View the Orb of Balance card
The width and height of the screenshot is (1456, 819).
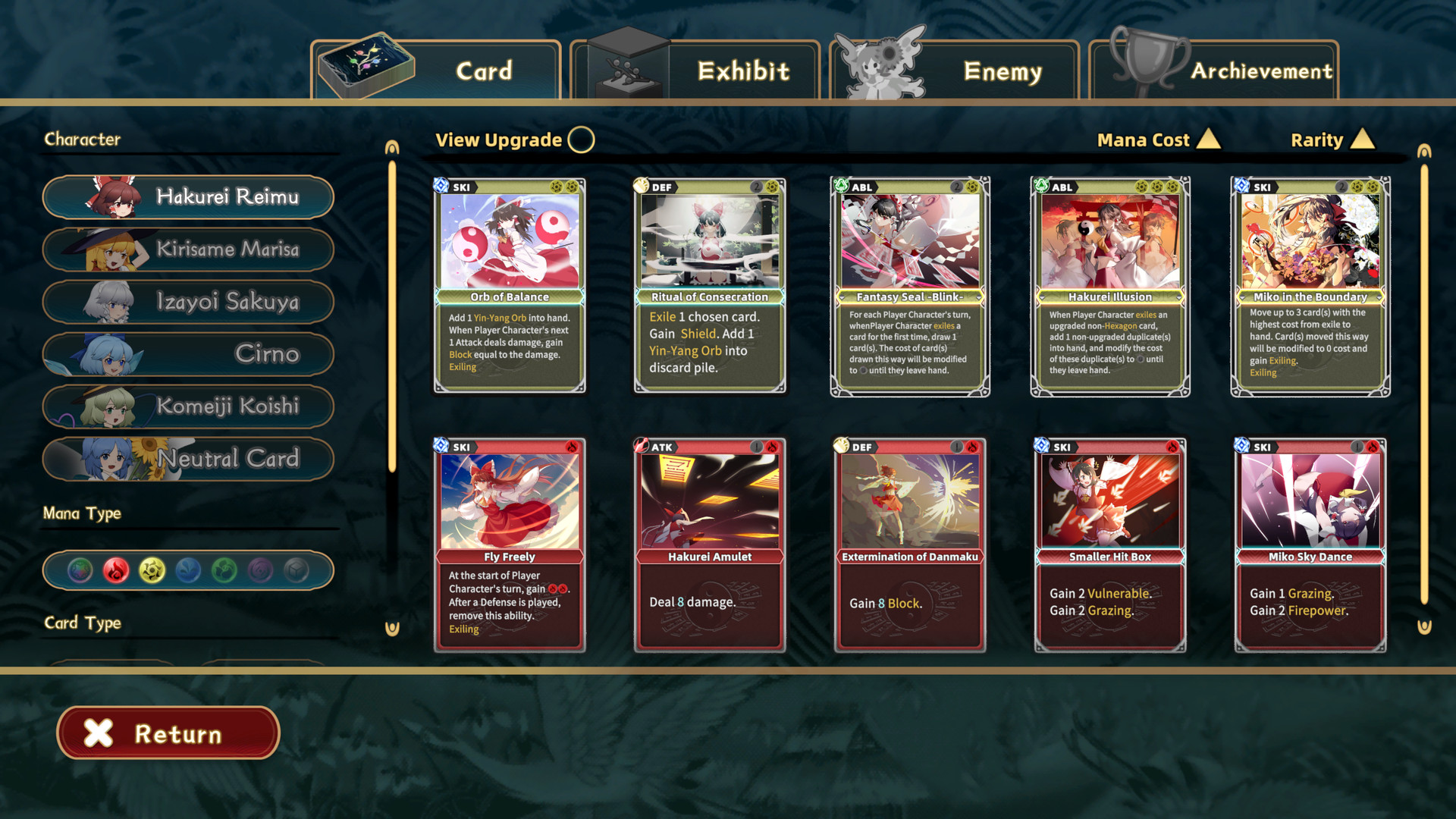click(509, 284)
